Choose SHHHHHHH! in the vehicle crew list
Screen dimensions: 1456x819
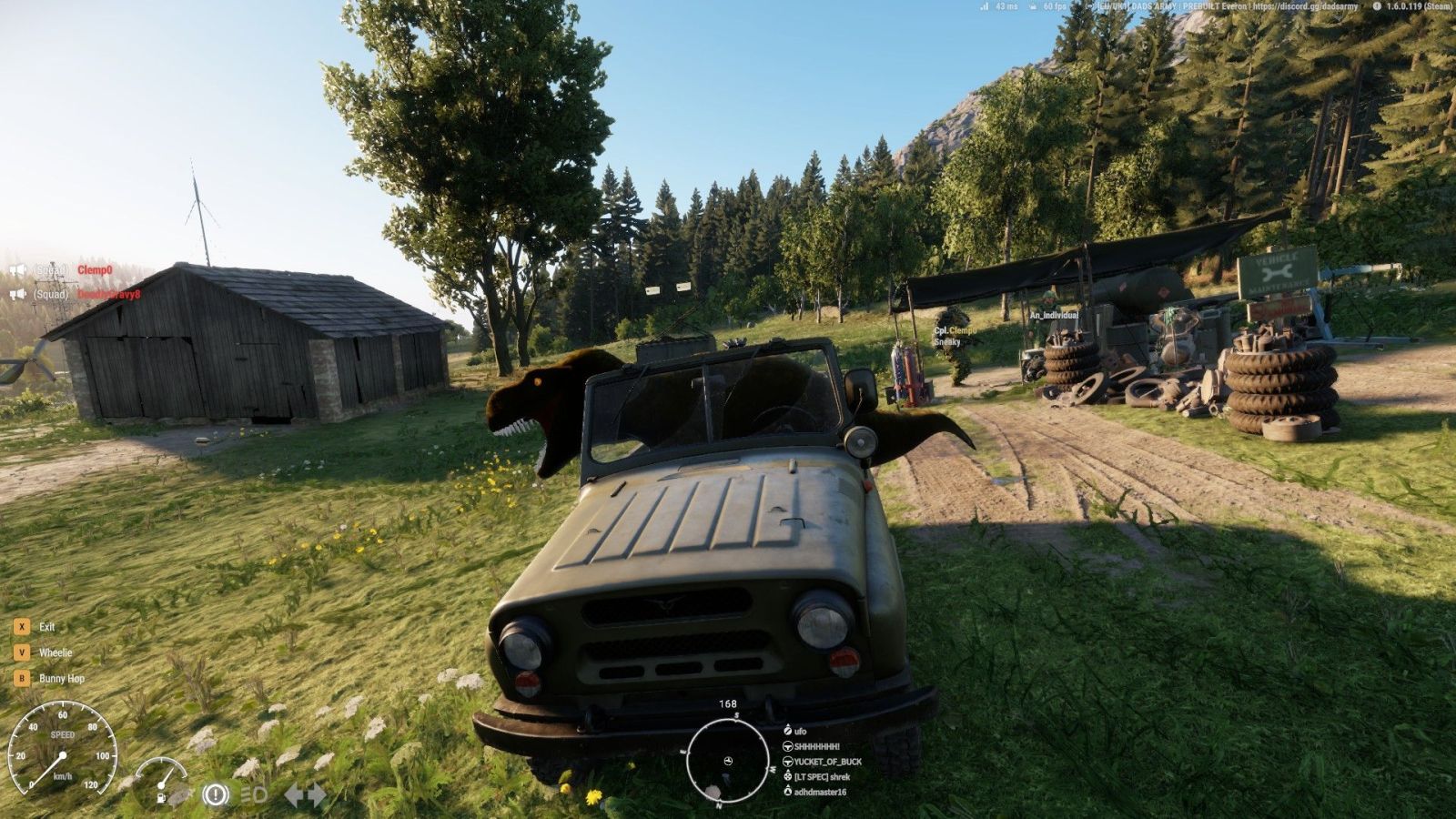816,746
